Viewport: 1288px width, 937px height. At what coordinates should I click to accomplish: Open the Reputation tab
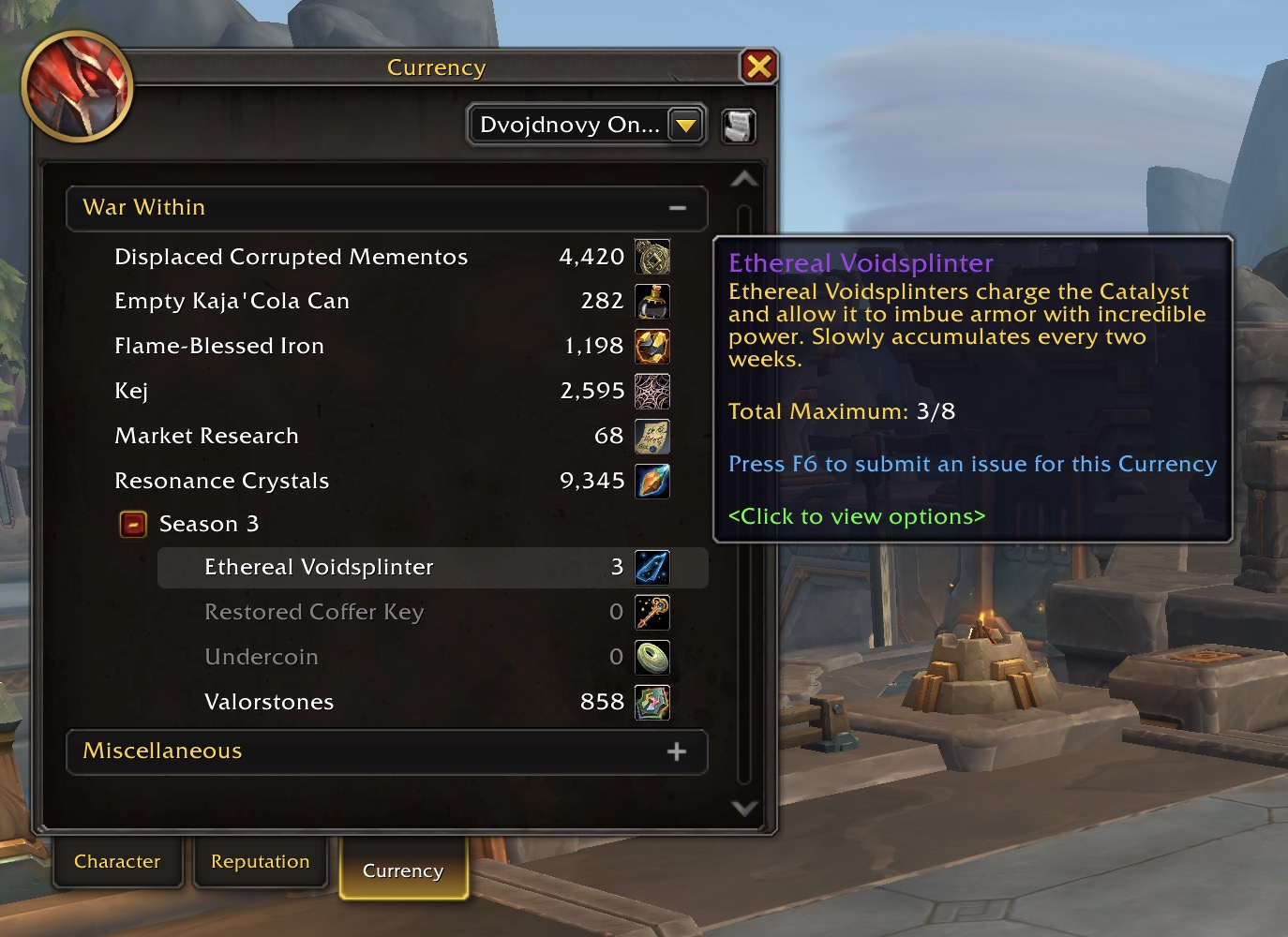pos(260,861)
